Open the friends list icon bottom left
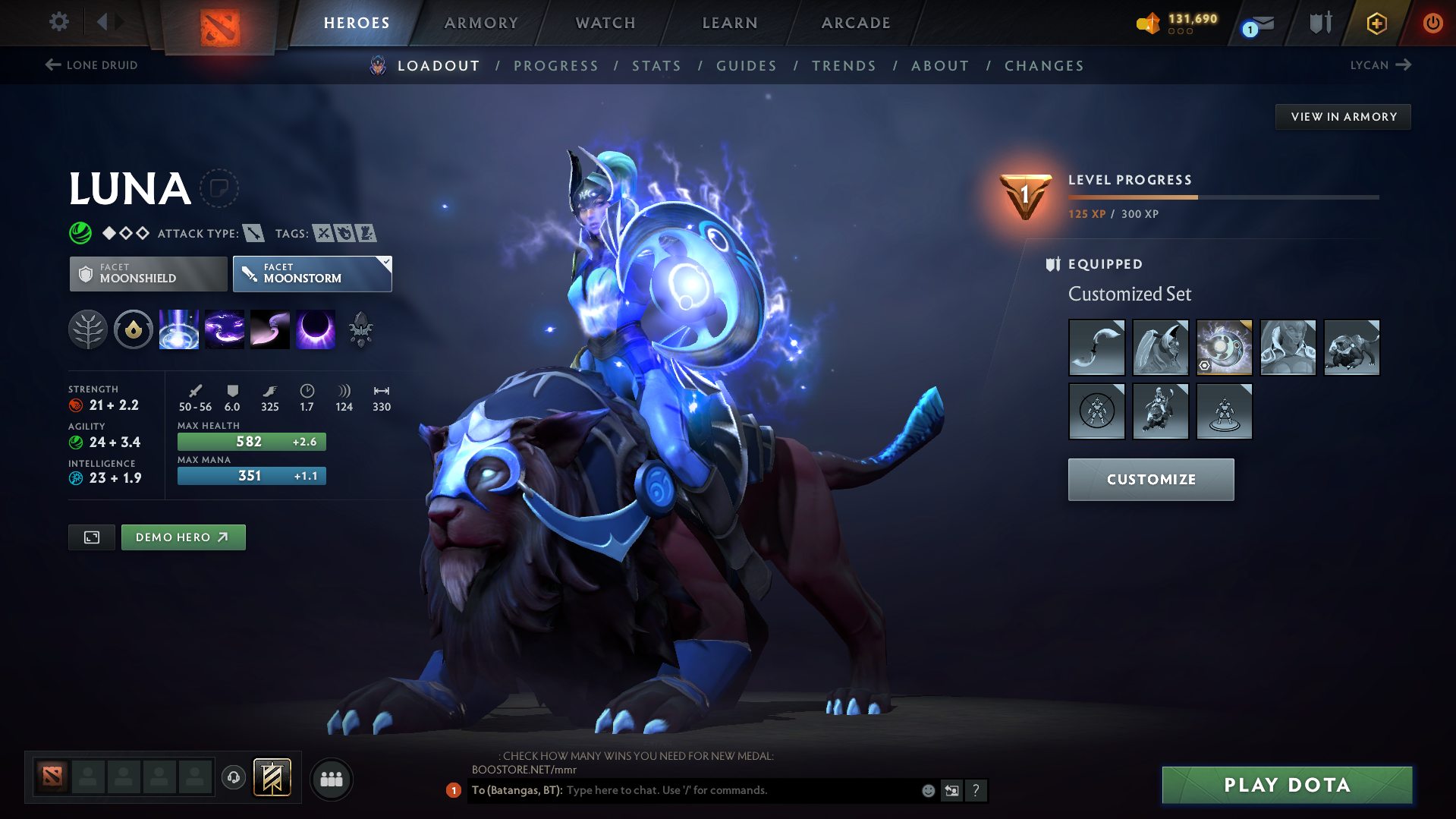Screen dimensions: 1456x819 click(x=332, y=780)
